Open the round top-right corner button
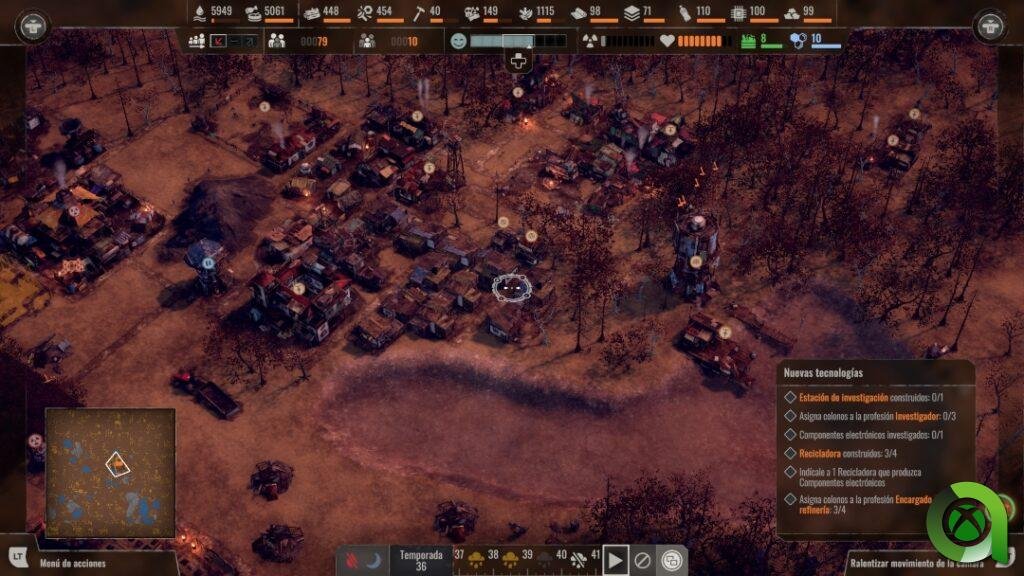This screenshot has height=576, width=1024. coord(990,26)
